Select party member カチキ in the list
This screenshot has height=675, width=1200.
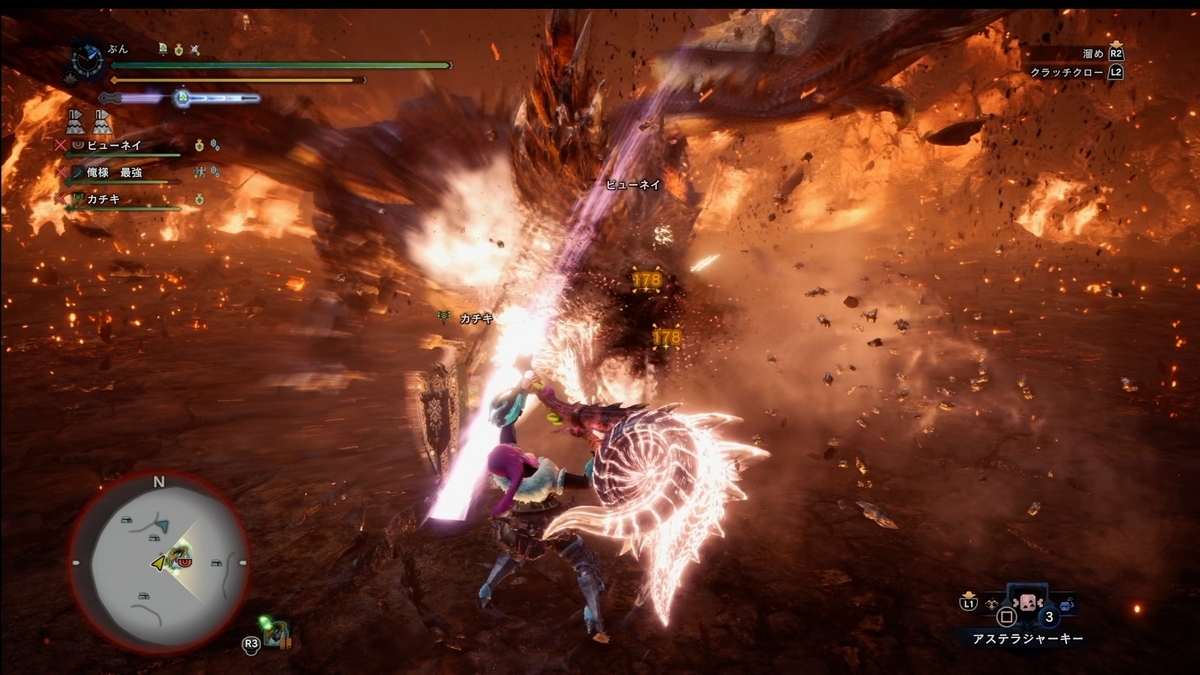(x=103, y=200)
